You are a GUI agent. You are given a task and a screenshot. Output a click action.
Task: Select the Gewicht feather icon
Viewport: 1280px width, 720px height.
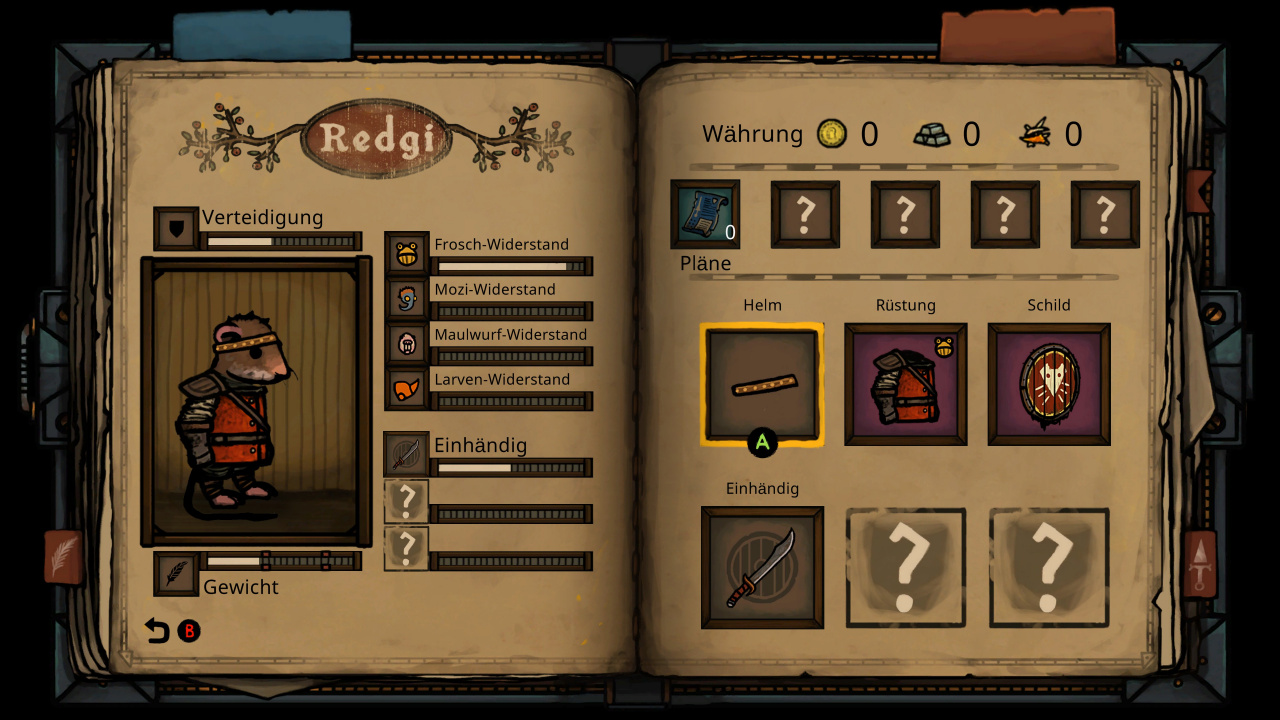[x=176, y=574]
